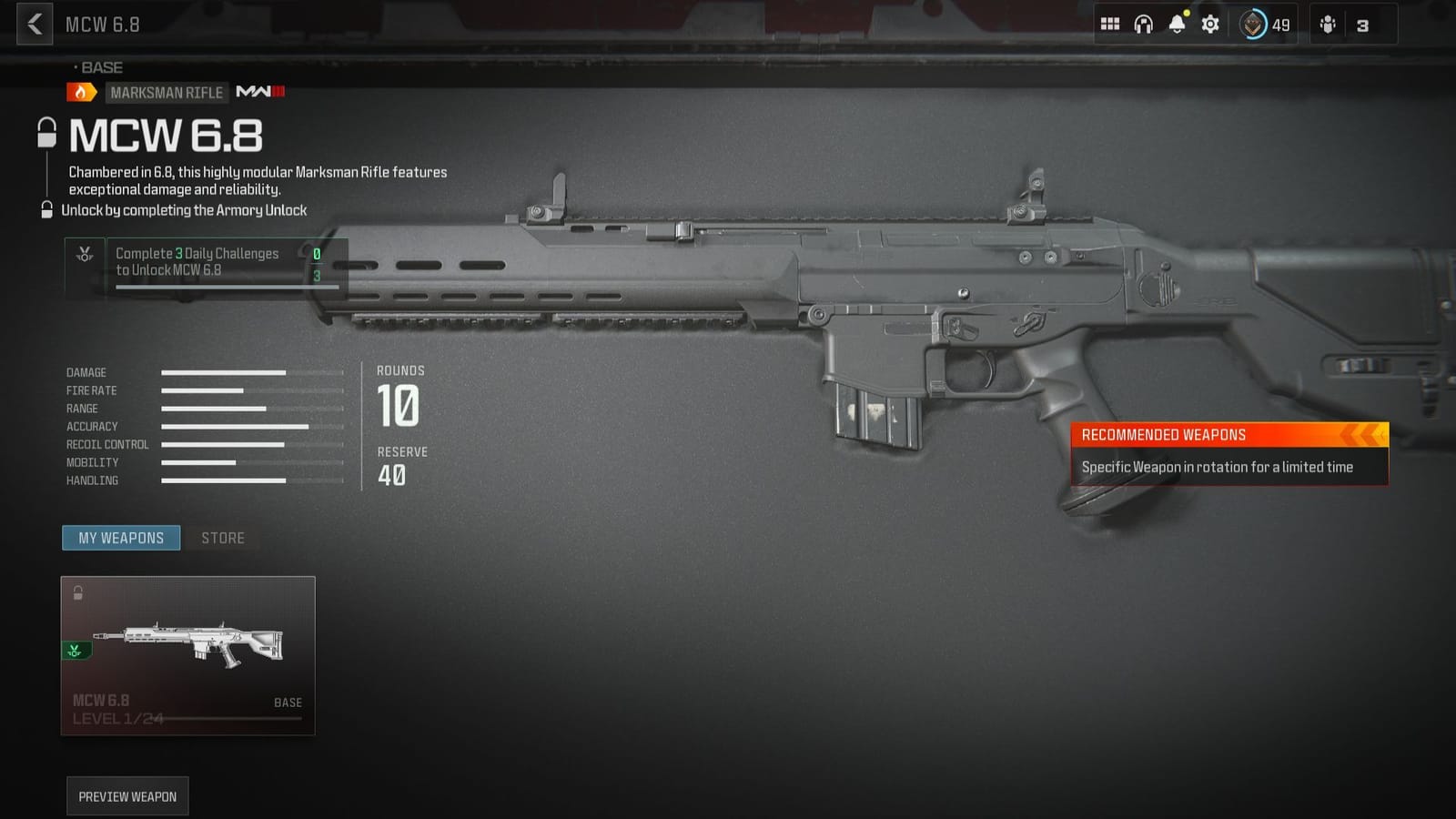Click the MWIII logo badge
Viewport: 1456px width, 819px height.
[259, 92]
